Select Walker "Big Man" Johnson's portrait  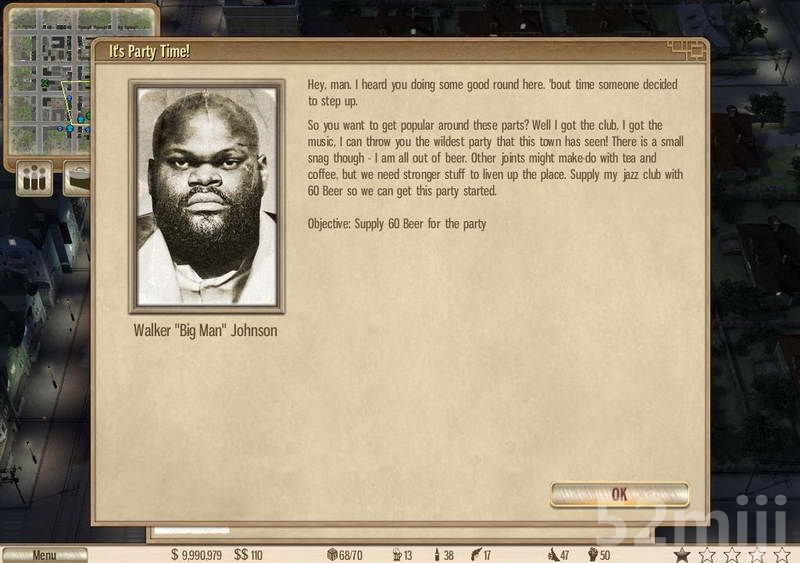(207, 197)
